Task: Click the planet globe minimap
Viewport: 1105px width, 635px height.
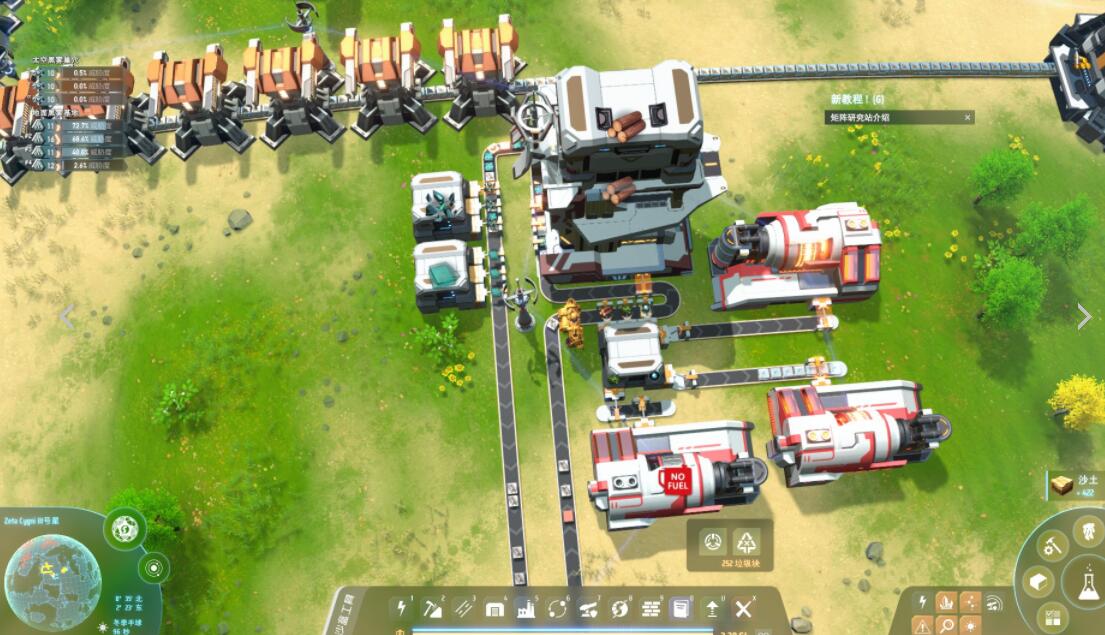Action: click(x=52, y=580)
